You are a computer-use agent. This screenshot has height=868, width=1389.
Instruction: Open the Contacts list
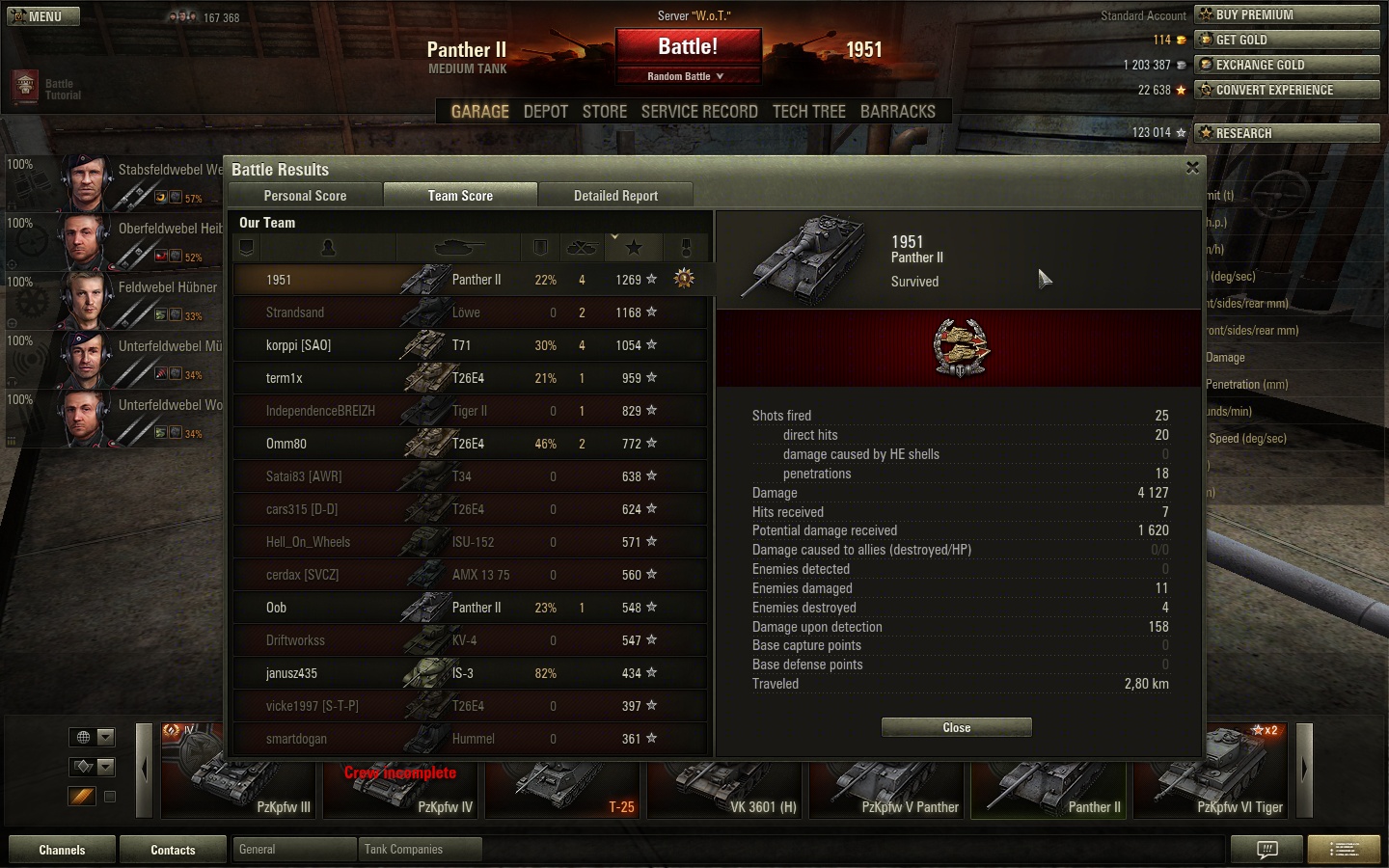tap(173, 850)
